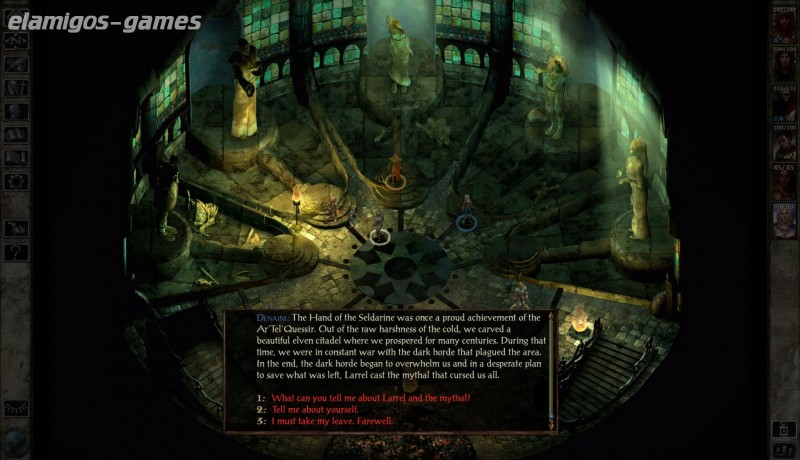
Task: Open the question mark help button
Action: pyautogui.click(x=16, y=252)
